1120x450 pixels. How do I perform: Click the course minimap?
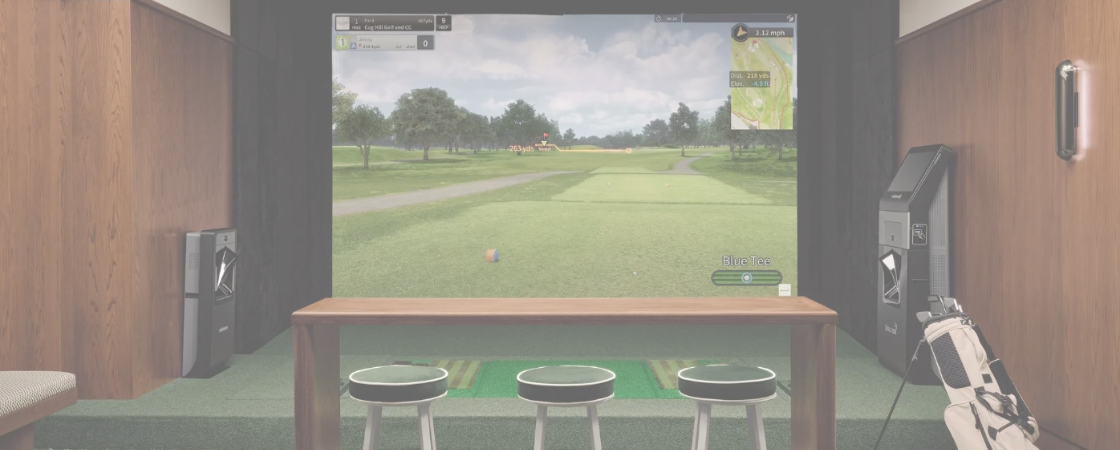click(762, 86)
